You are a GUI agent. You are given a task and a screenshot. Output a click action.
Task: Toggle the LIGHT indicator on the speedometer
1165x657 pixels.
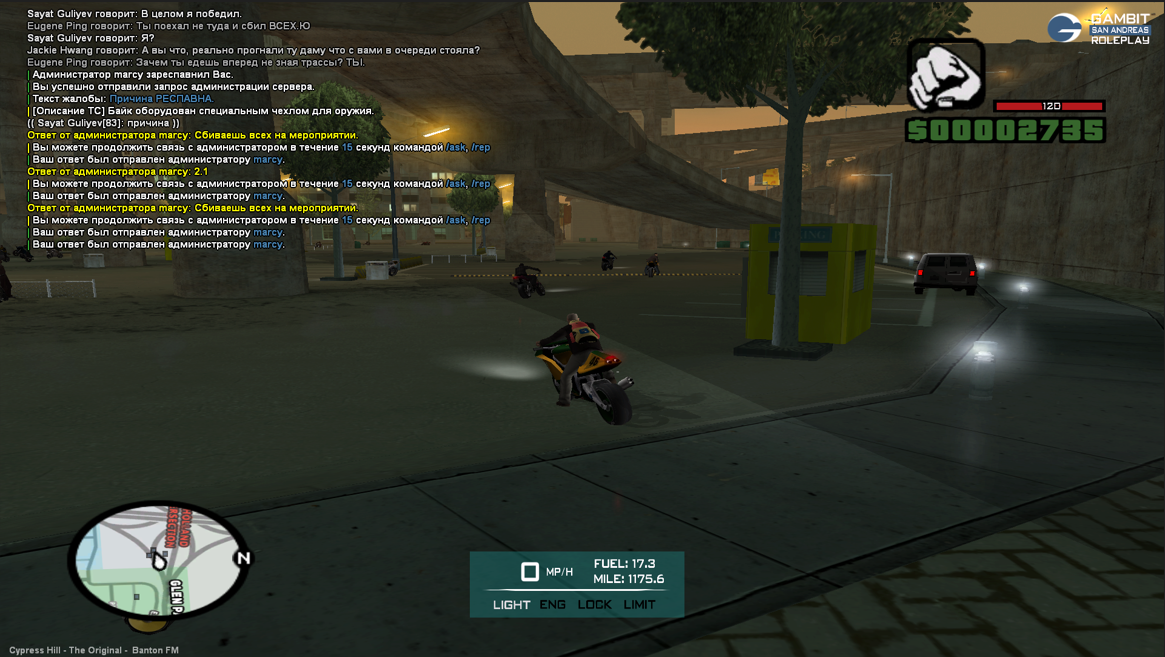(511, 605)
